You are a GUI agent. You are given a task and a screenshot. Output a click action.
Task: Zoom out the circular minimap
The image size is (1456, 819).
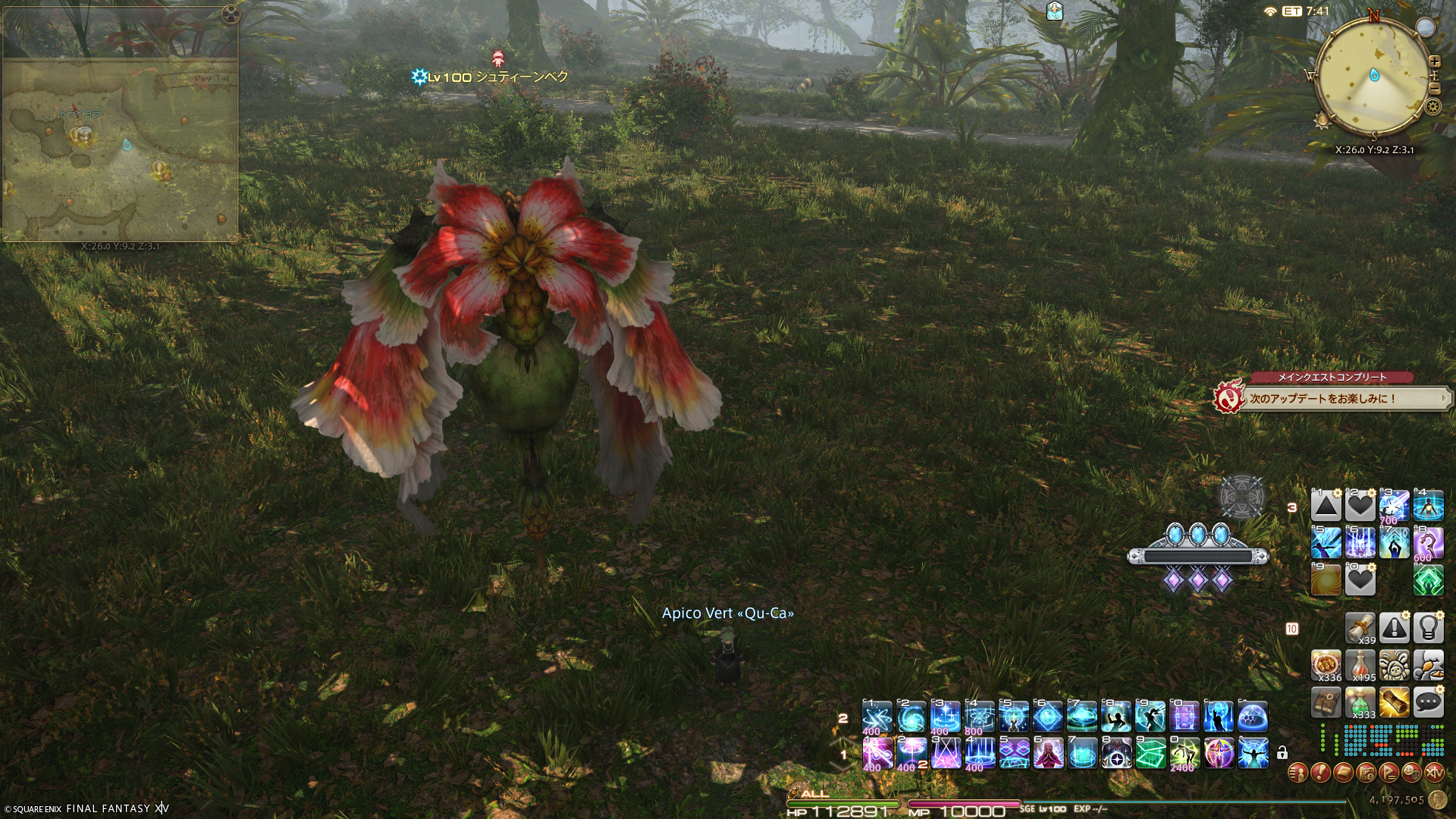pos(1434,89)
